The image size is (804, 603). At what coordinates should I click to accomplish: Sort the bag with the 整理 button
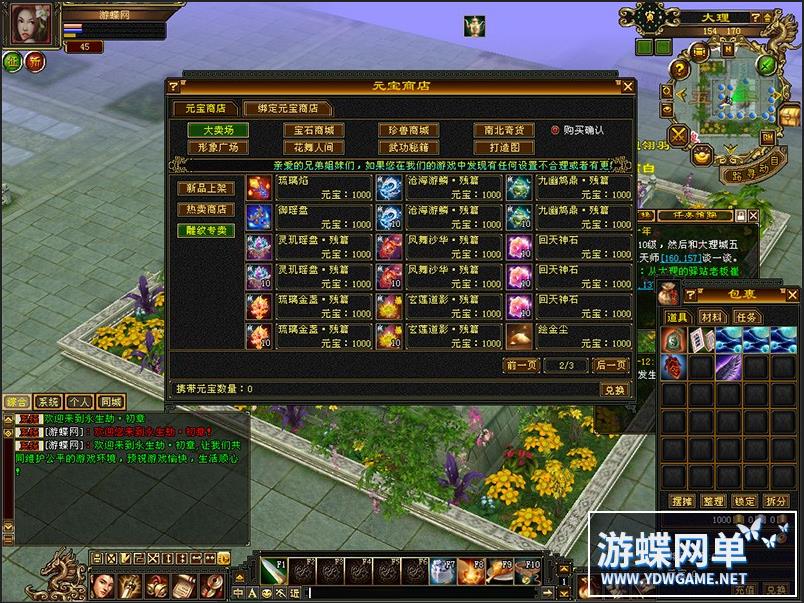click(x=713, y=501)
